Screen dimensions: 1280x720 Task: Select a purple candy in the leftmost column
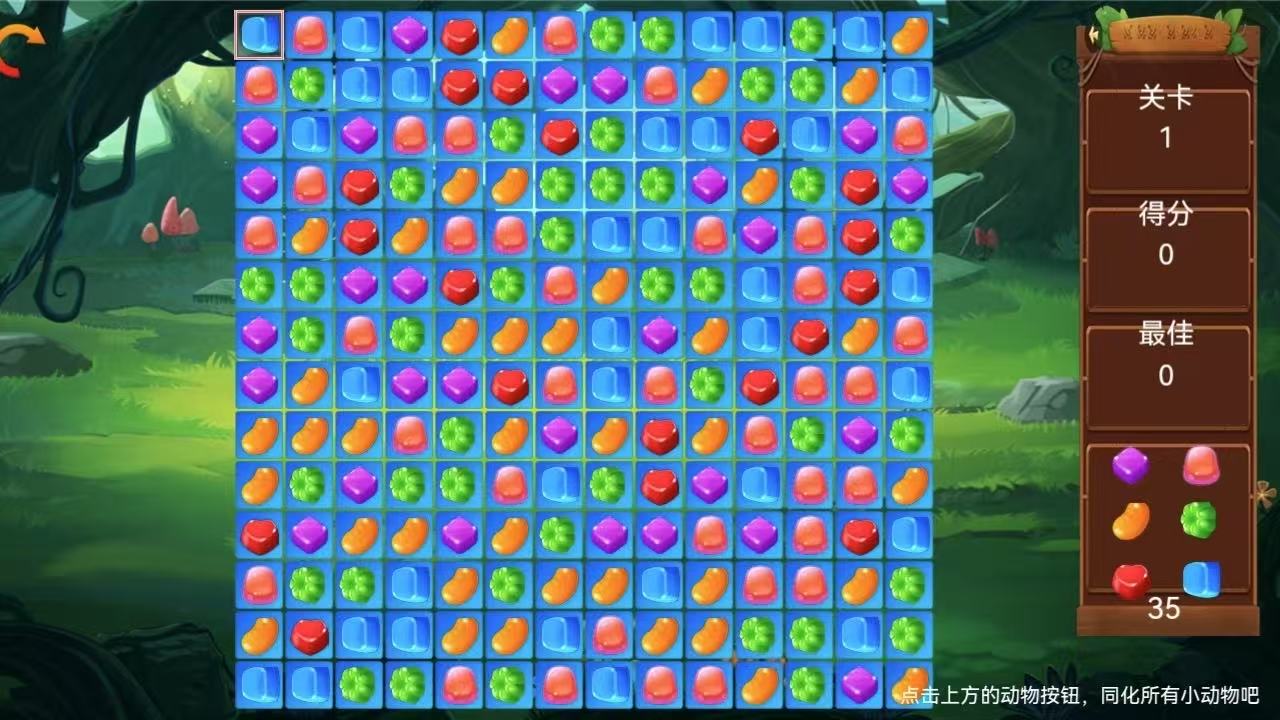tap(260, 131)
